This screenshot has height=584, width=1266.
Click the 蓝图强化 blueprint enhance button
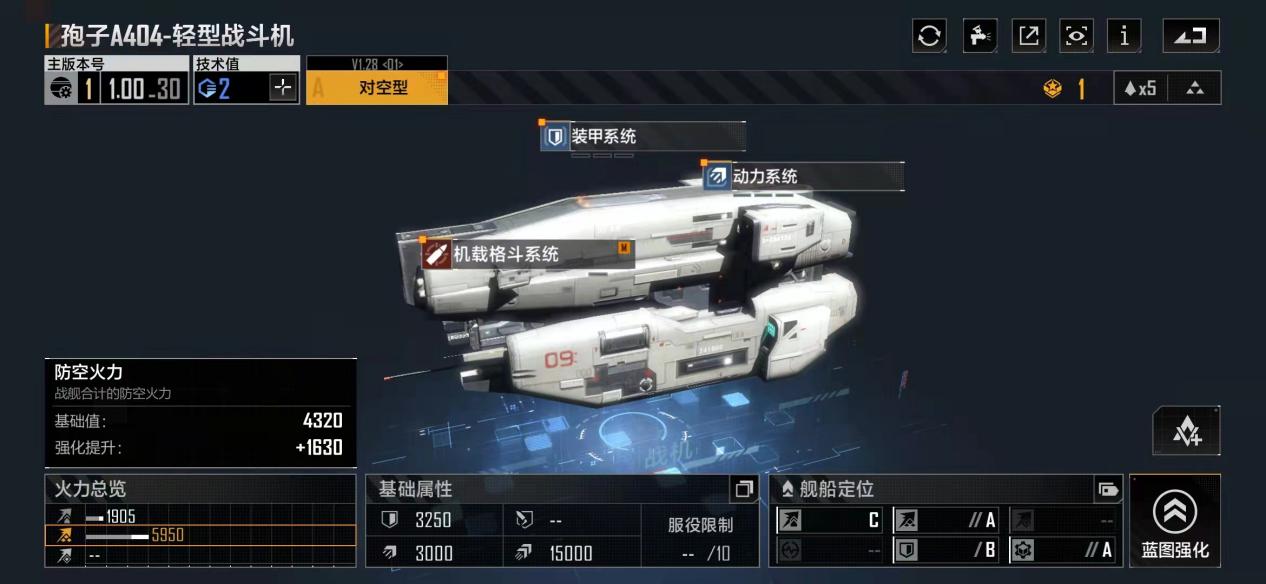tap(1175, 522)
